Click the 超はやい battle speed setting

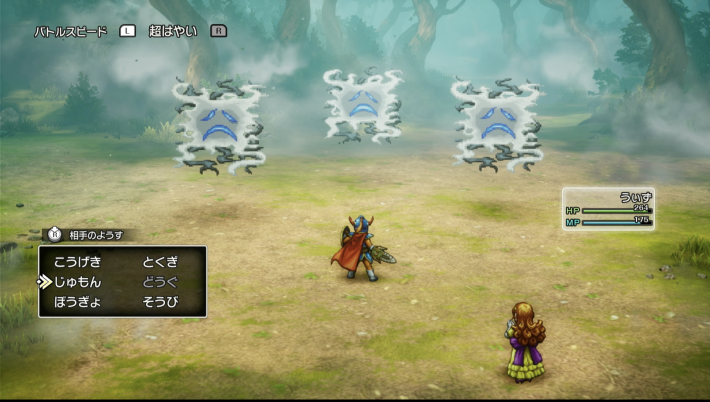click(x=175, y=31)
